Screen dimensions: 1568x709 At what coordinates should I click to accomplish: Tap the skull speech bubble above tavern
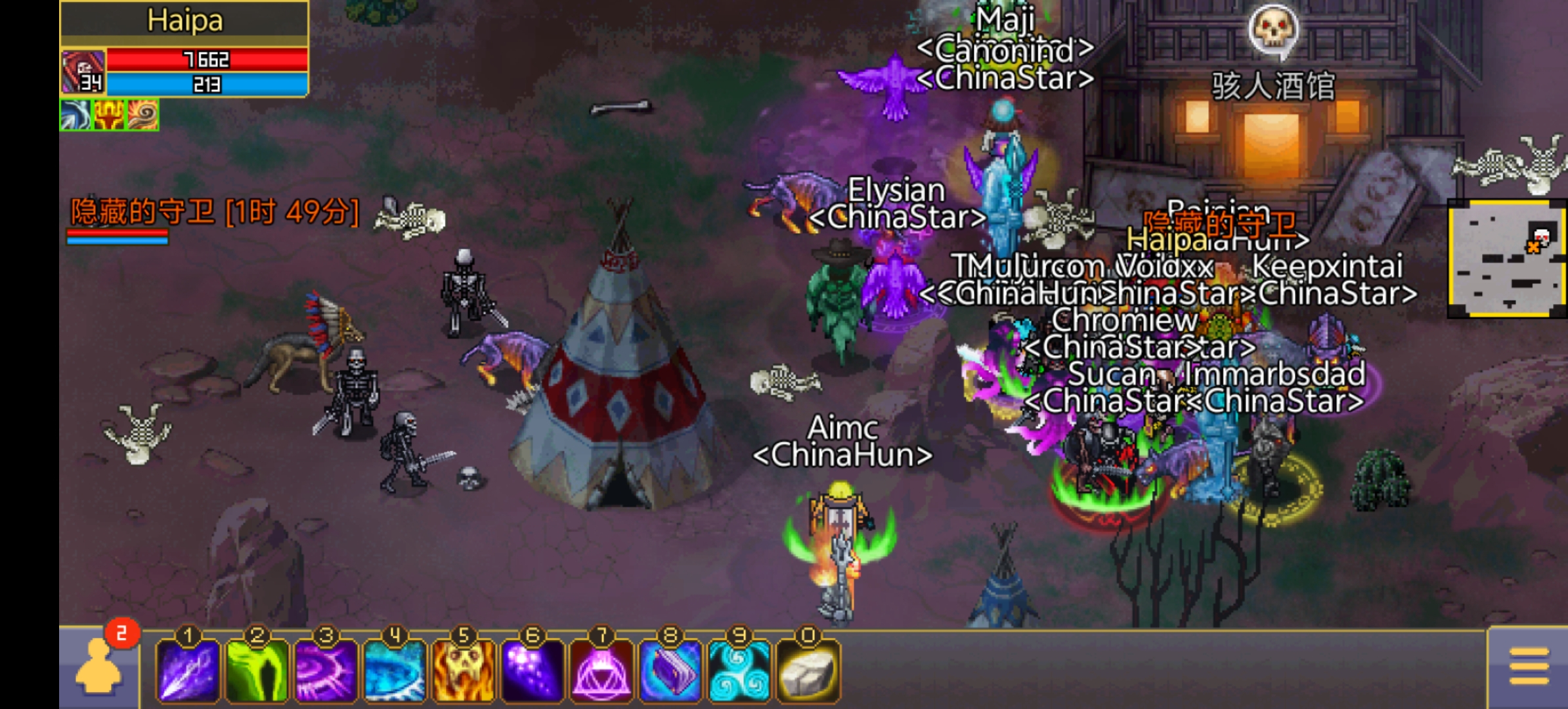click(1273, 30)
